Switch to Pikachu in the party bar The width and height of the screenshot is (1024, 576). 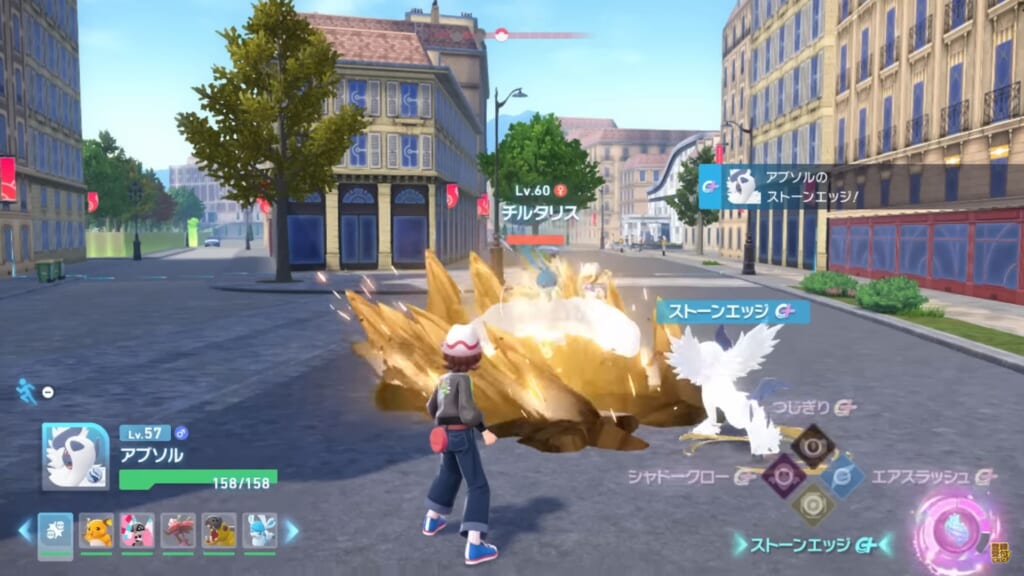click(97, 530)
